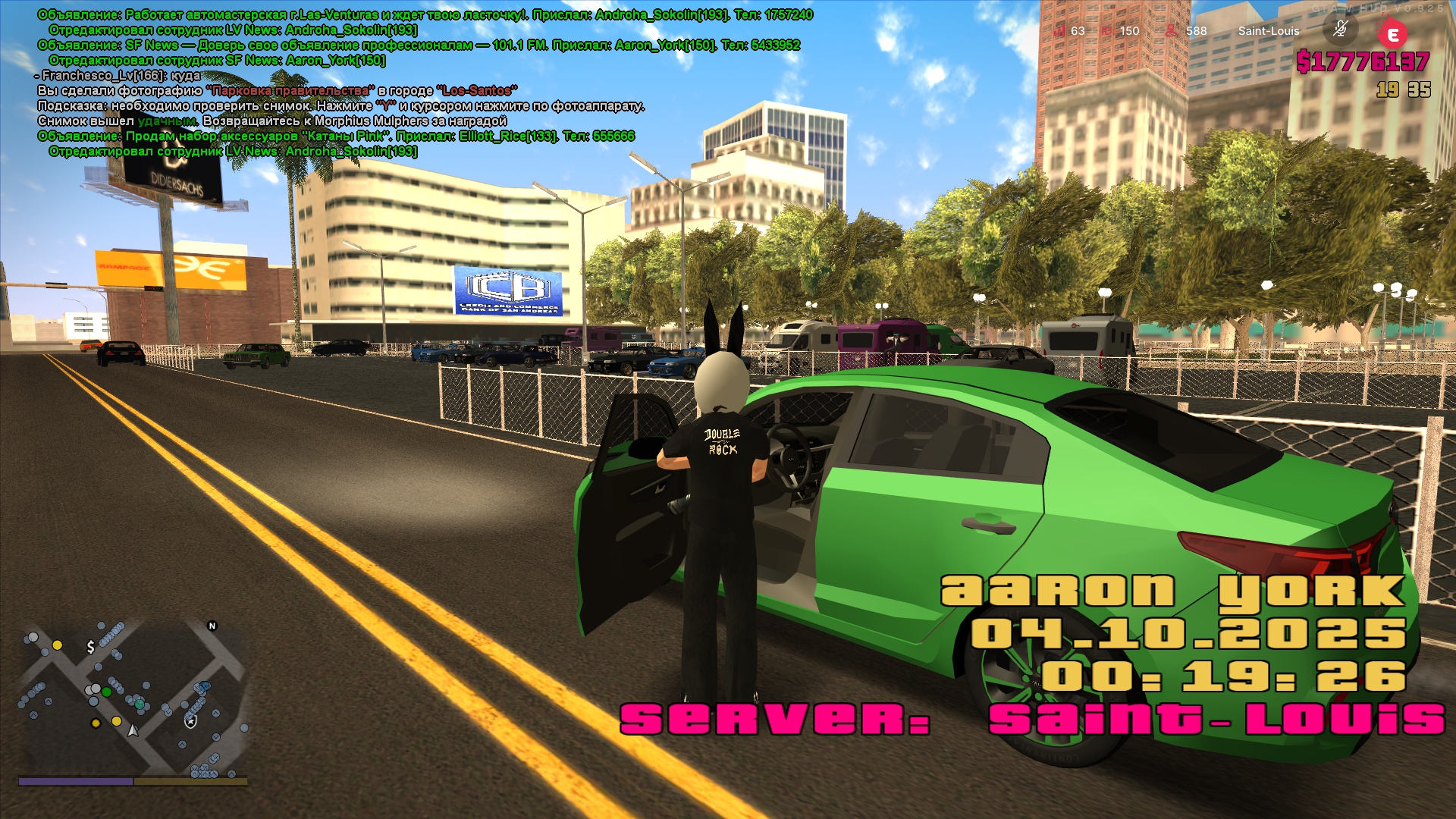Screen dimensions: 1456x819
Task: Select the solid green dot on minimap
Action: point(107,692)
